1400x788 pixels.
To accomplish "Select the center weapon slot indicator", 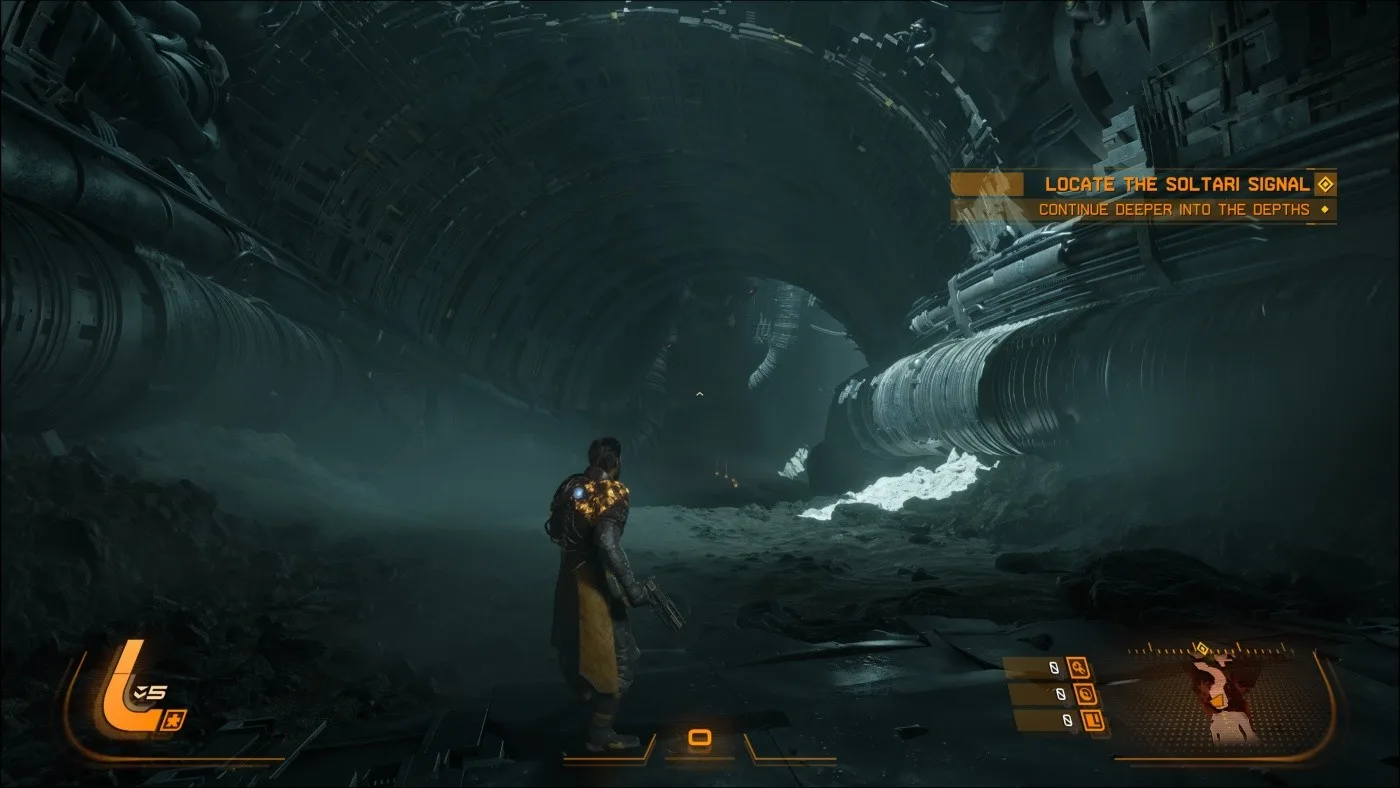I will click(699, 738).
